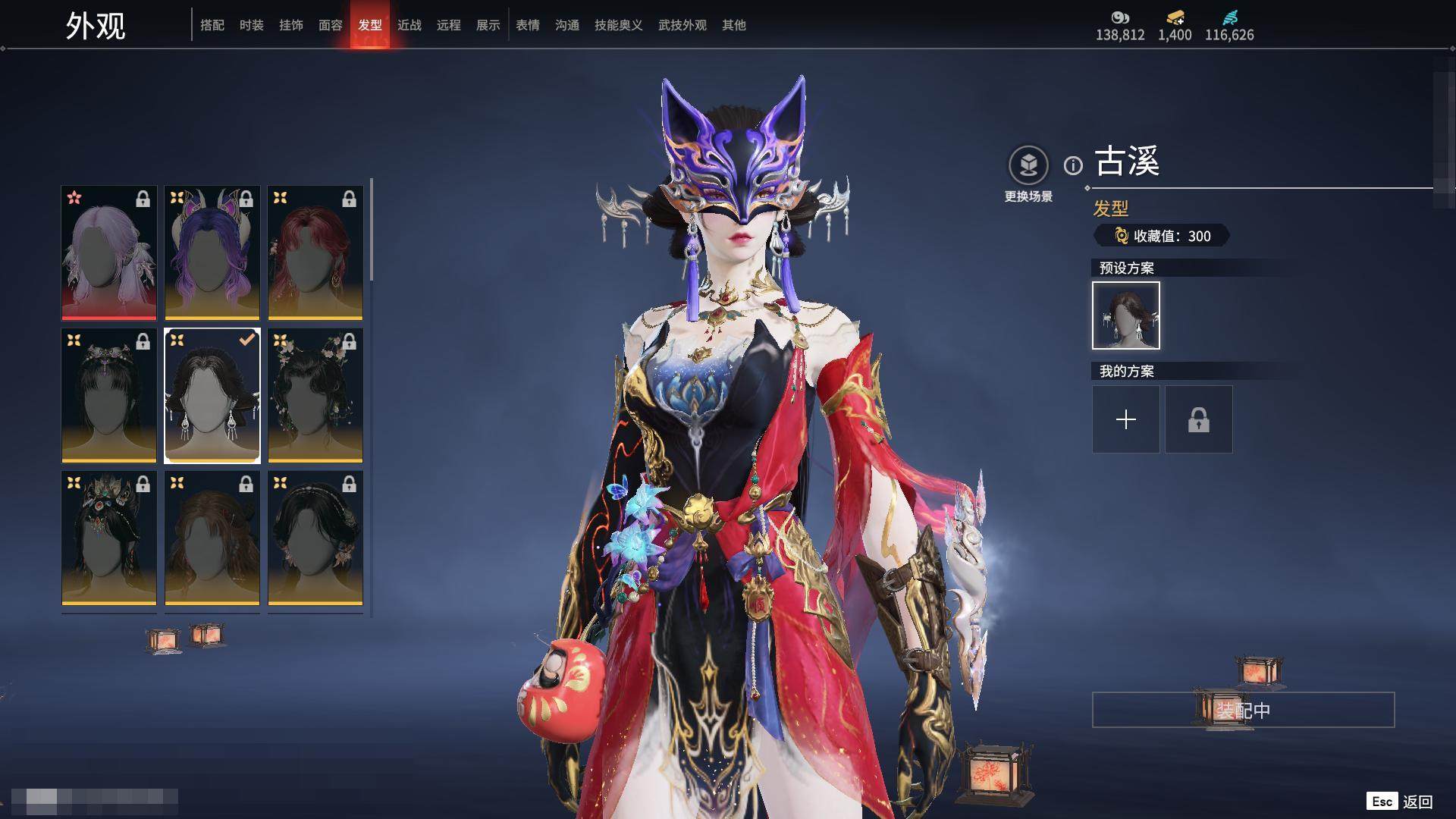Open the 近战 tab

click(x=409, y=25)
